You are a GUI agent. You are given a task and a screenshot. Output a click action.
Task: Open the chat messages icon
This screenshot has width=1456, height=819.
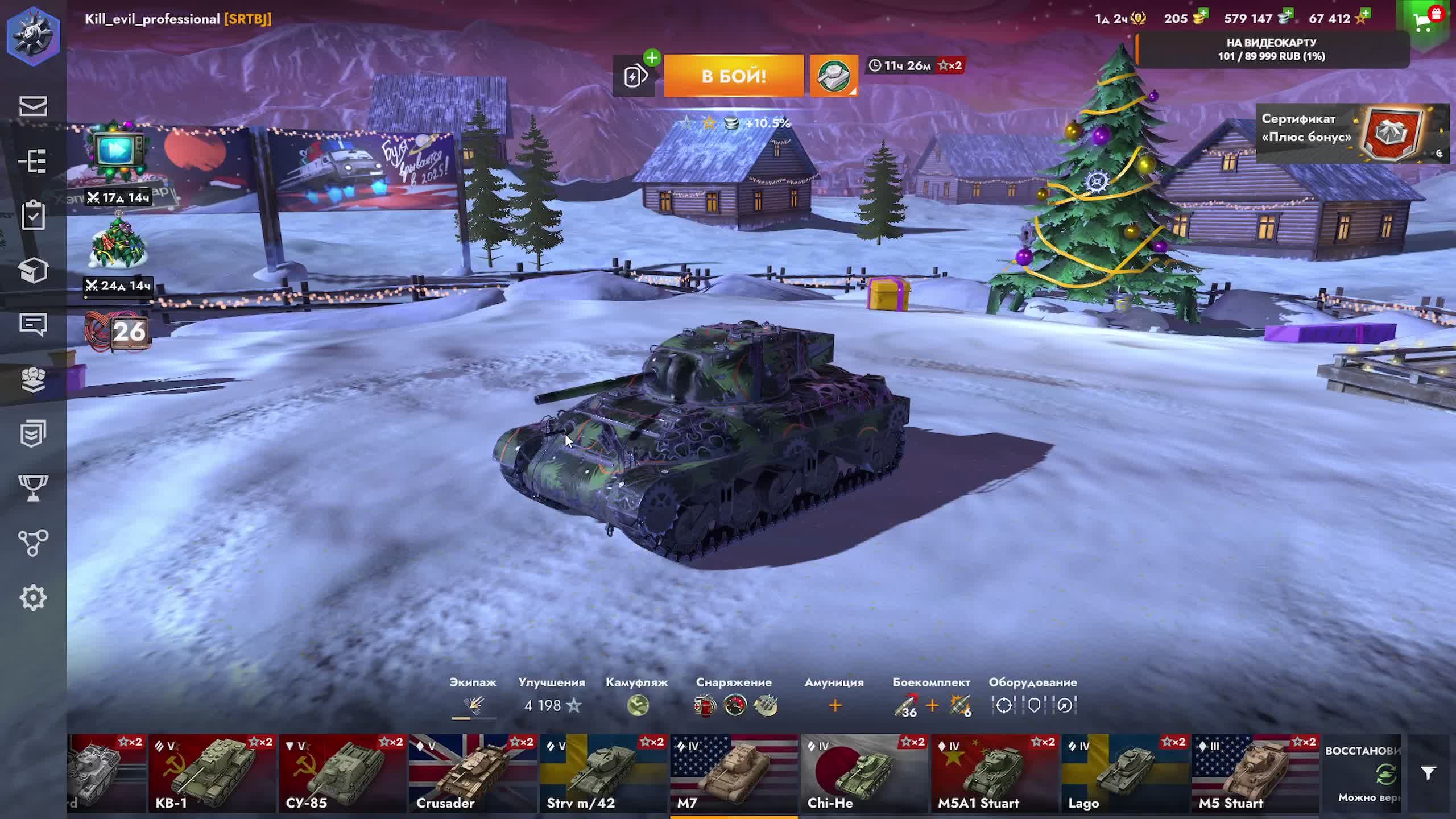pyautogui.click(x=33, y=324)
